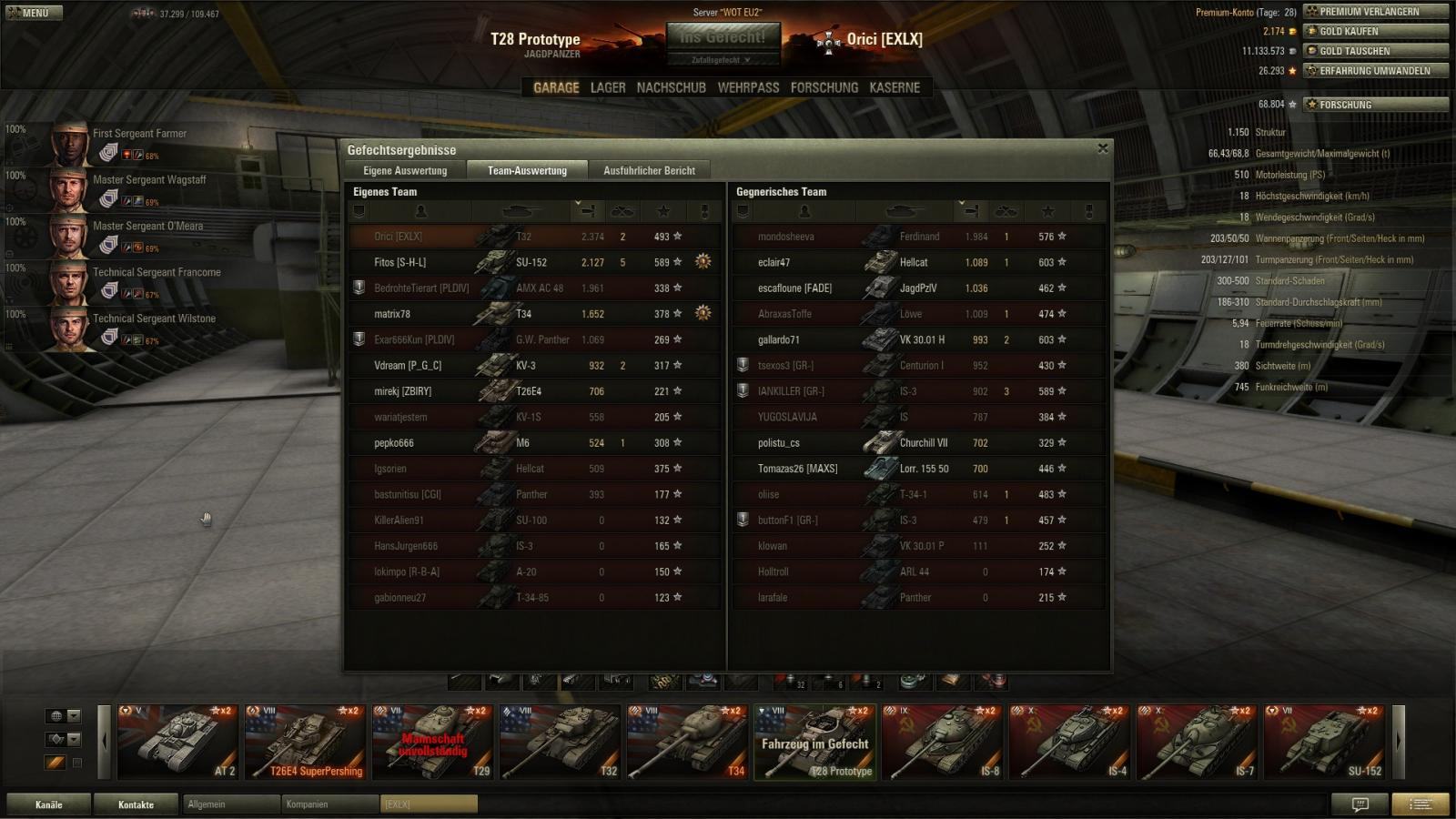This screenshot has width=1456, height=819.
Task: Open the KASERNE section
Action: (x=895, y=87)
